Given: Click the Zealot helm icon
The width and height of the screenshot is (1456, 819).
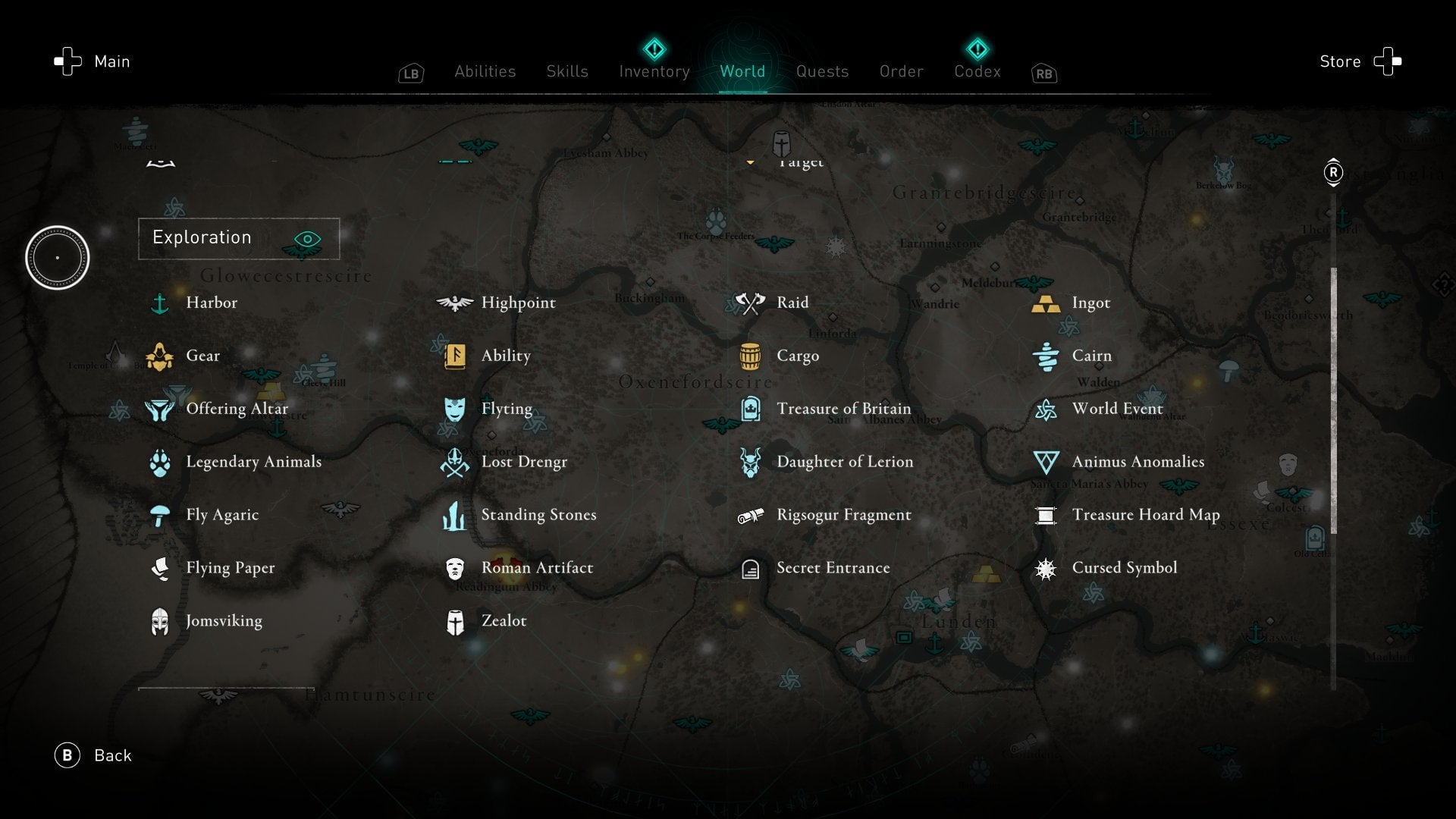Looking at the screenshot, I should point(453,620).
